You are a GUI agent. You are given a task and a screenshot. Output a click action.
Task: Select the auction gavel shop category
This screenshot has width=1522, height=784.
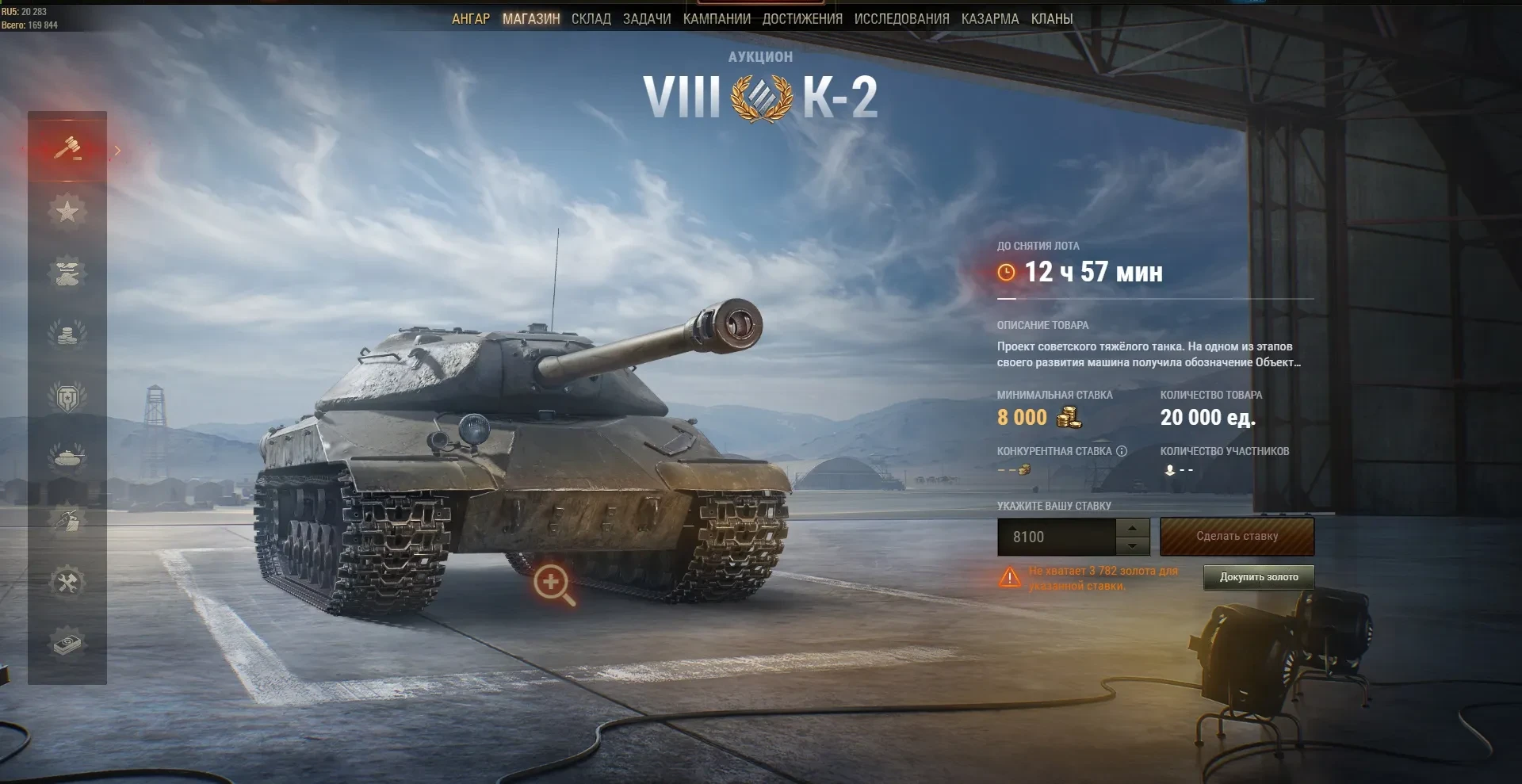pos(67,148)
